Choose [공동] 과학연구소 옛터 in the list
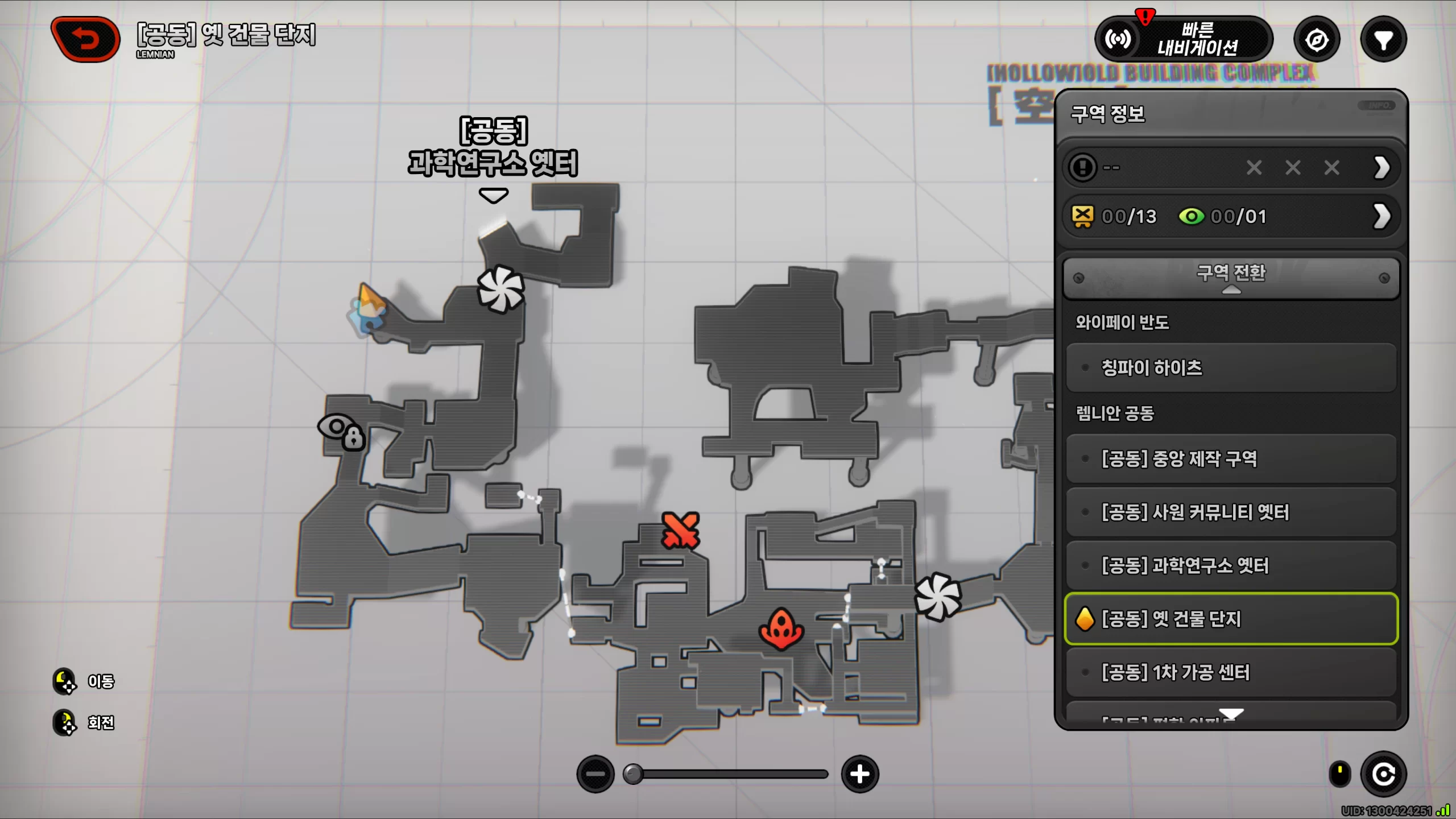The image size is (1456, 819). point(1231,565)
